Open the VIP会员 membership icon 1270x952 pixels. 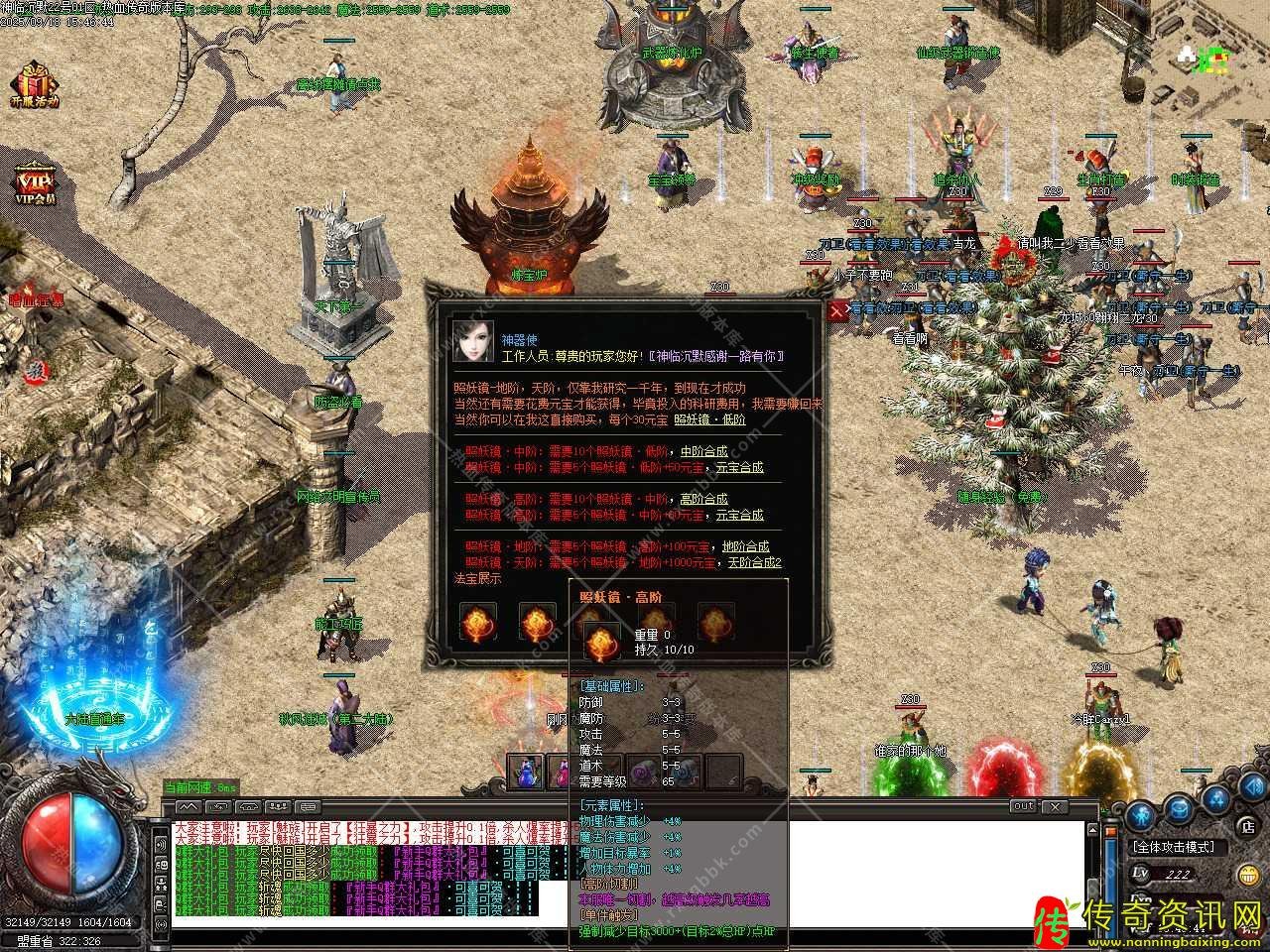click(x=36, y=185)
